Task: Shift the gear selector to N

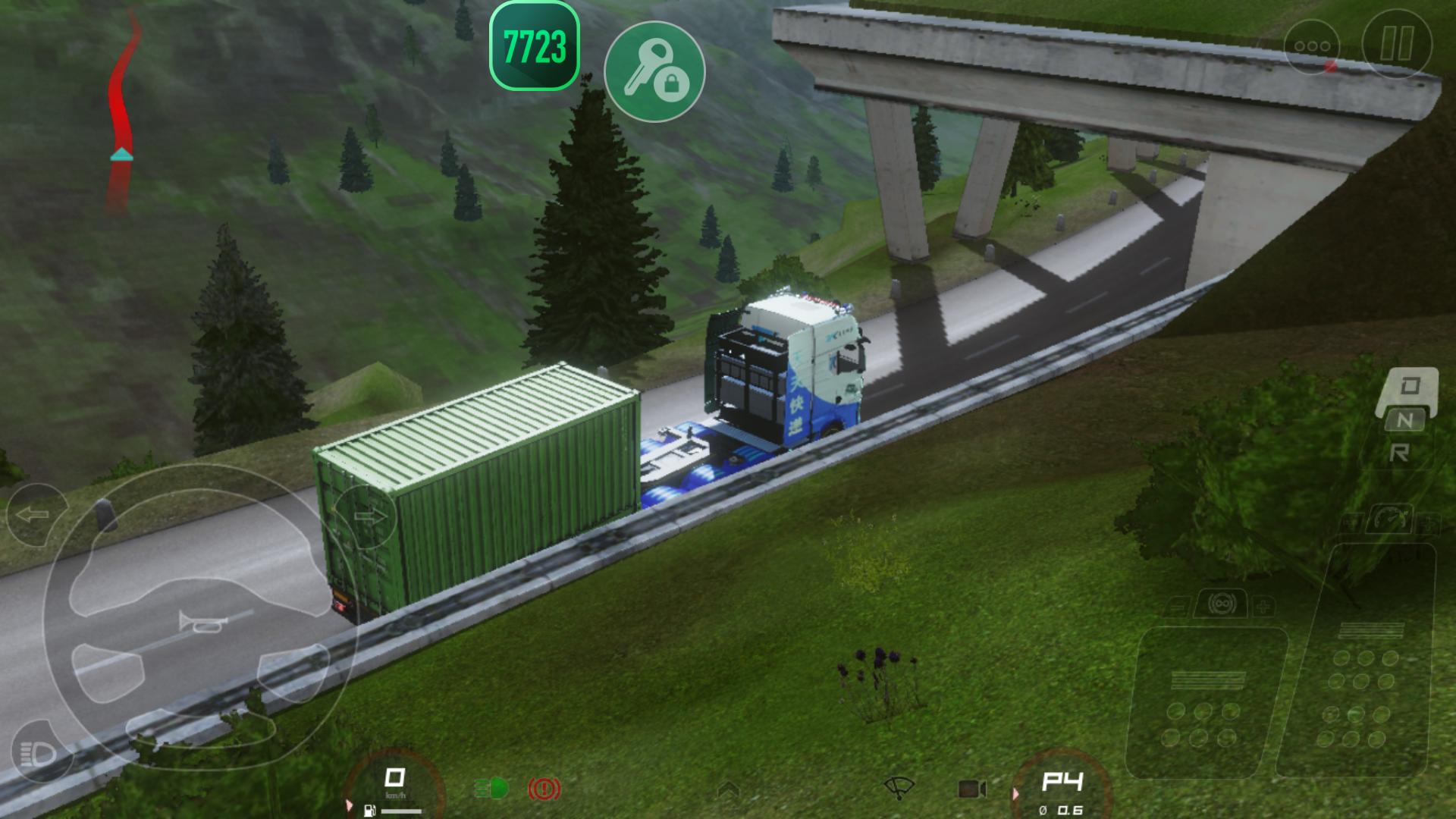Action: click(1405, 420)
